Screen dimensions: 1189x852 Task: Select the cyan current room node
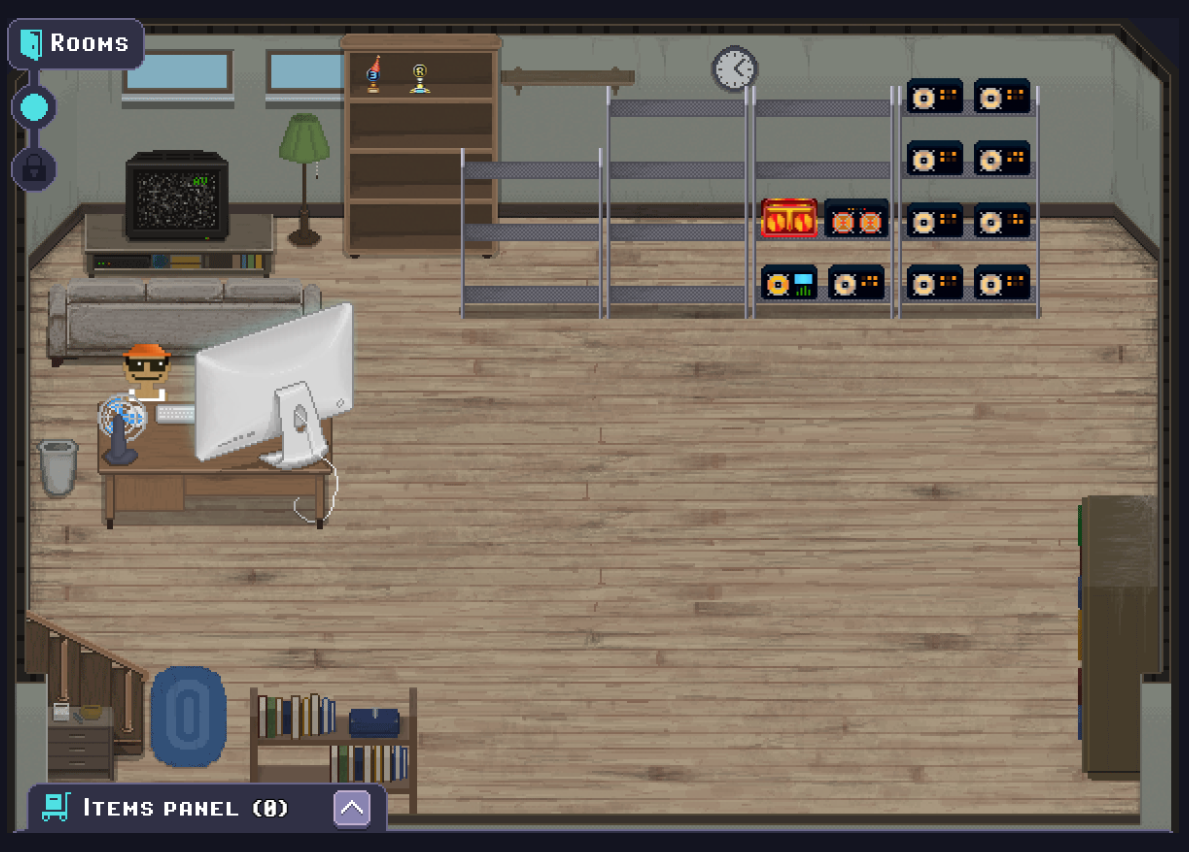point(34,107)
